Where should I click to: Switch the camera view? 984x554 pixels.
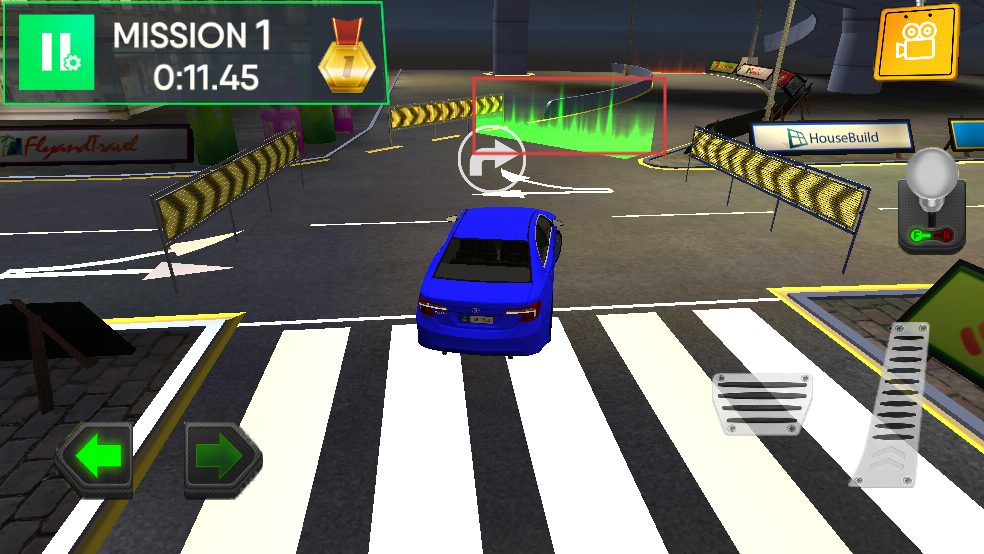916,43
